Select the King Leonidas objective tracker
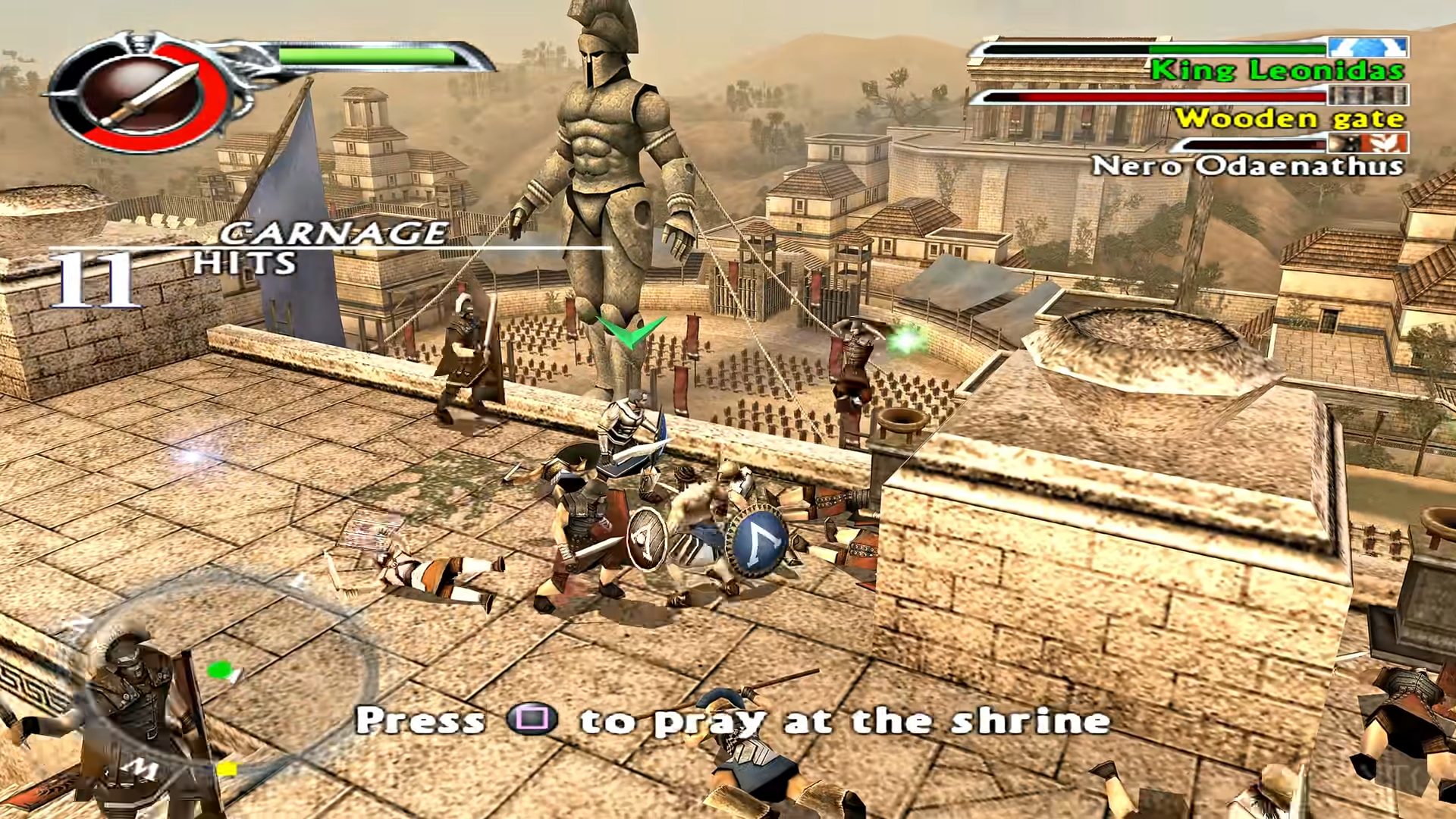The image size is (1456, 819). (1276, 70)
